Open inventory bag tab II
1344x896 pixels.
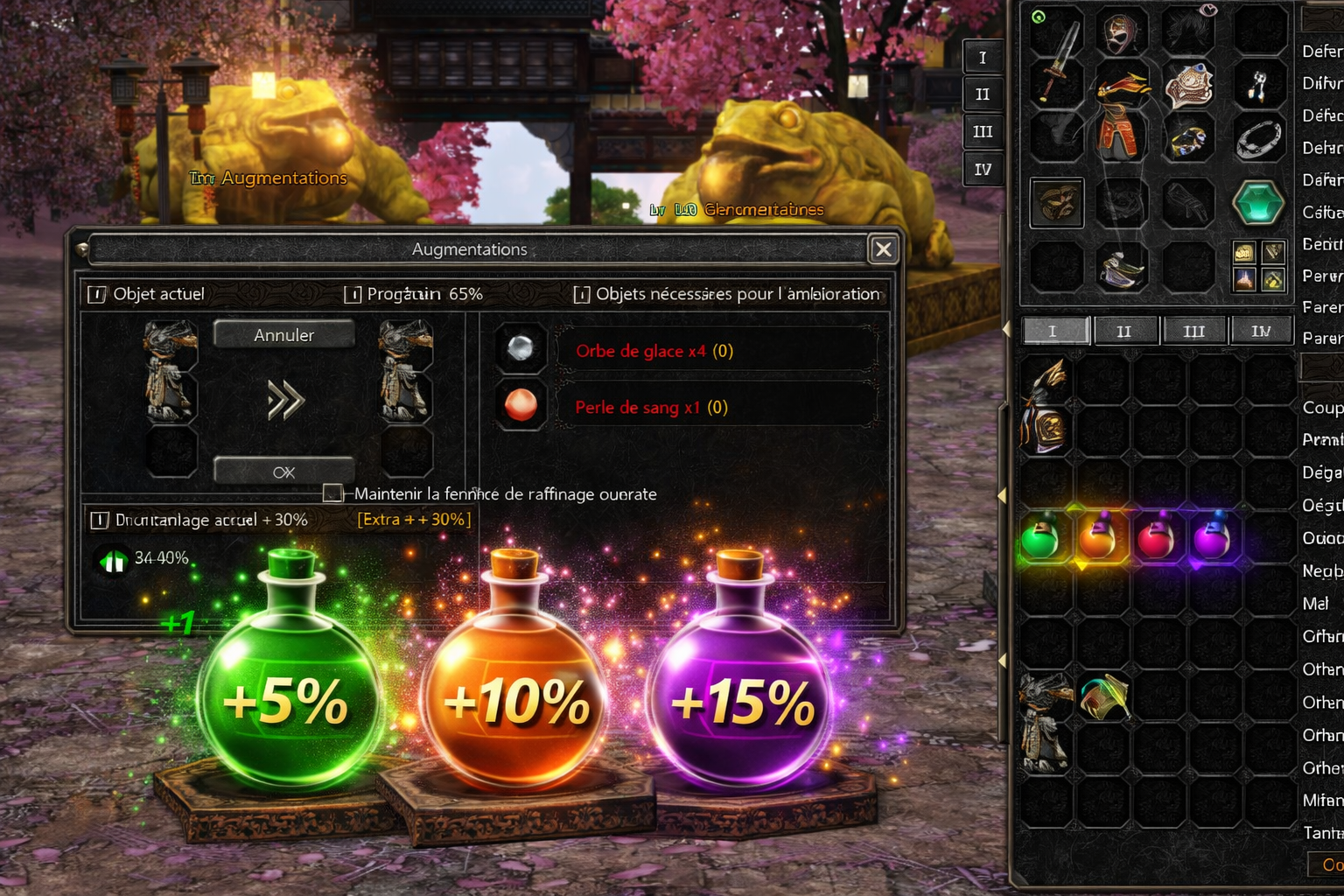point(1124,332)
